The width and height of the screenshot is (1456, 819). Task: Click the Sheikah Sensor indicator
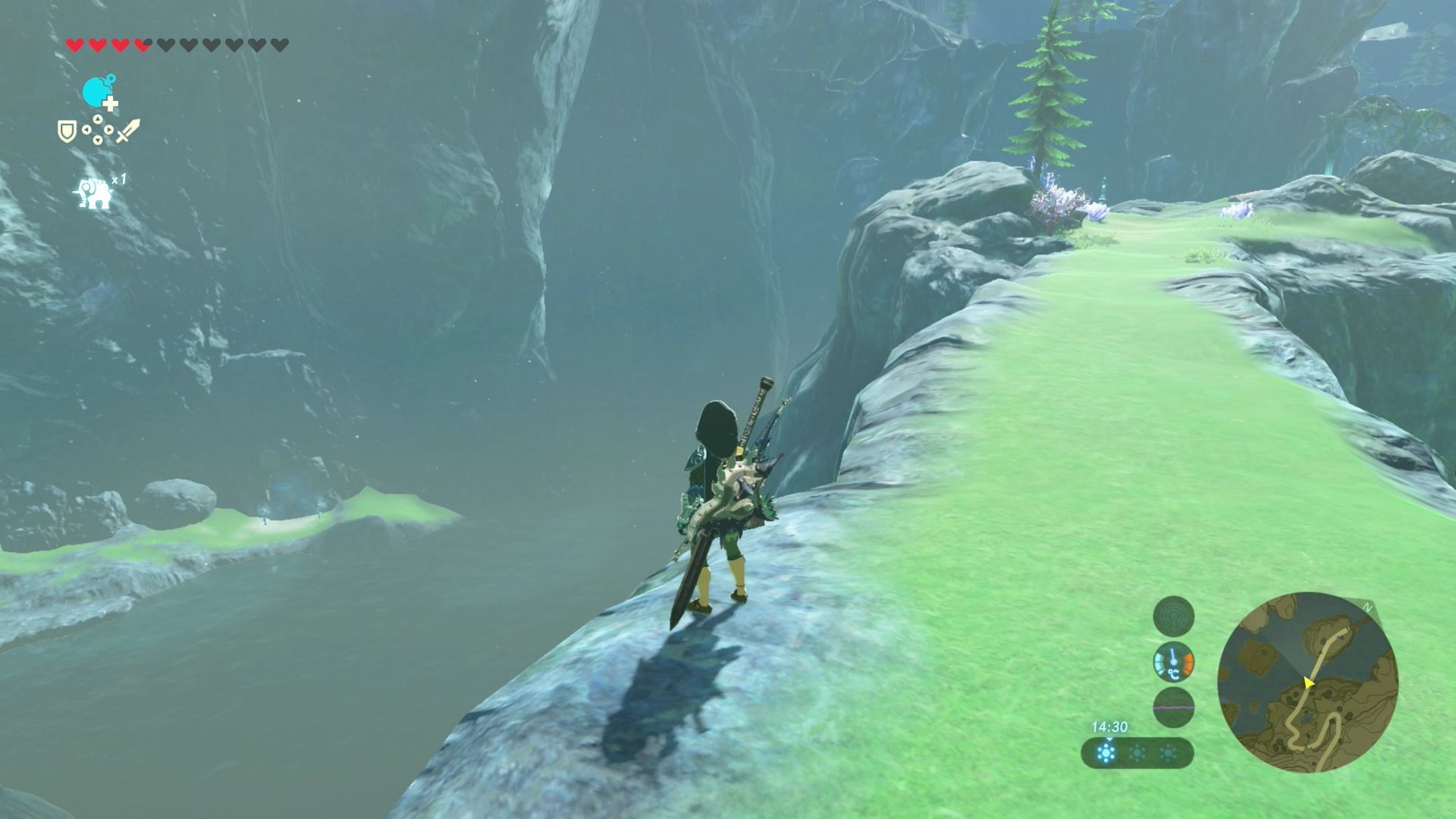coord(1173,616)
